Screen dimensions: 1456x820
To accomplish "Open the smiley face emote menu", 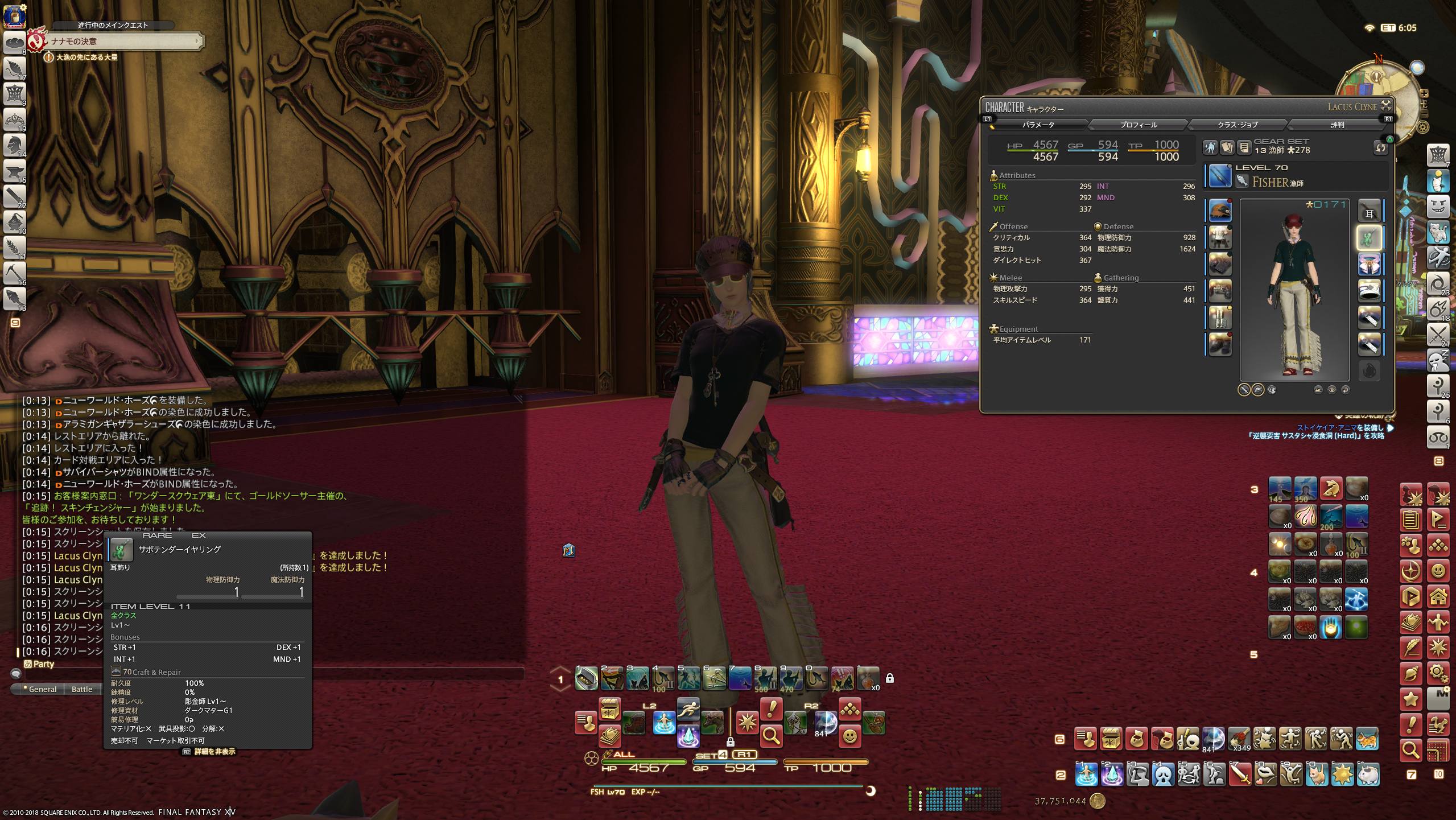I will [849, 736].
